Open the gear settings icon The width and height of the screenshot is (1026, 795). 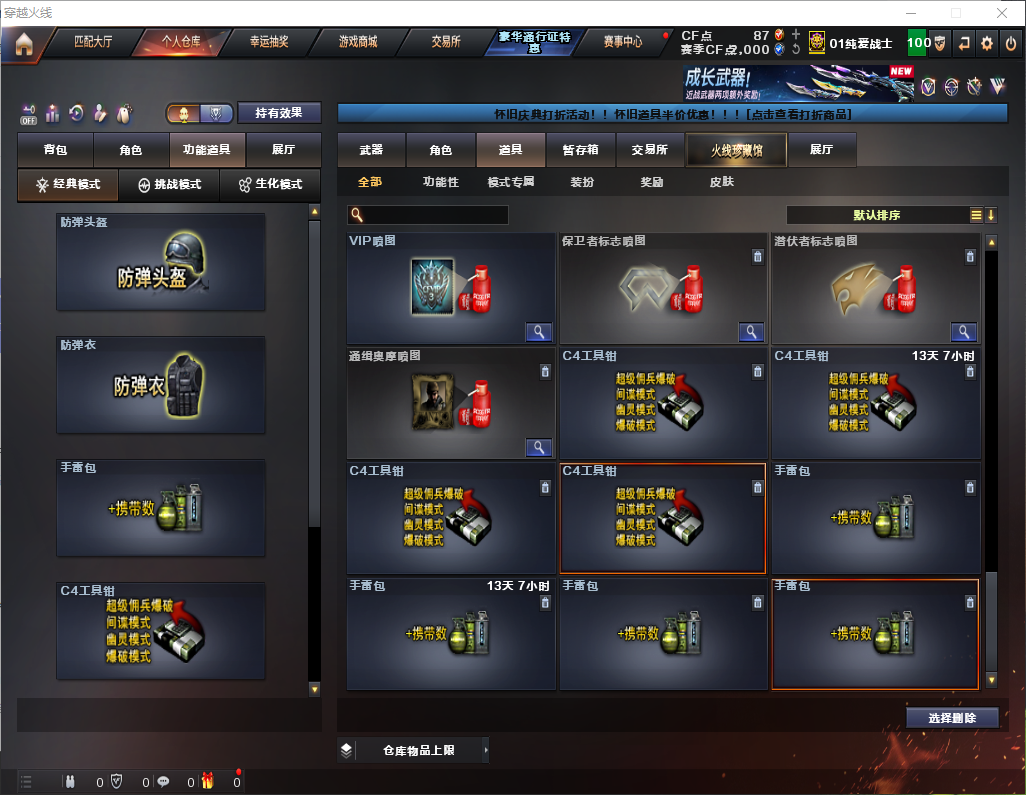(987, 43)
